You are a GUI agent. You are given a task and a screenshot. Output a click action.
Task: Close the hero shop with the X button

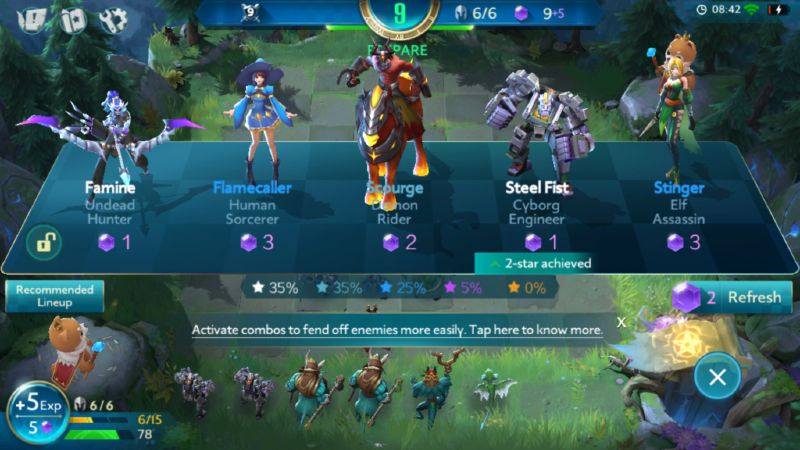[x=717, y=376]
